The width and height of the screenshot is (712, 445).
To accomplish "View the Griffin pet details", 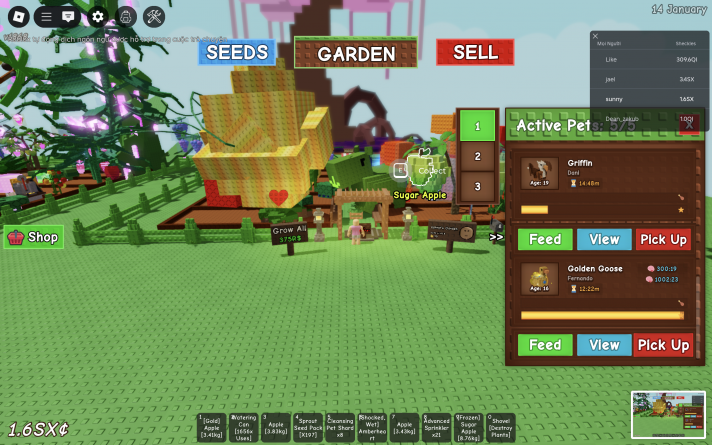I will (604, 239).
